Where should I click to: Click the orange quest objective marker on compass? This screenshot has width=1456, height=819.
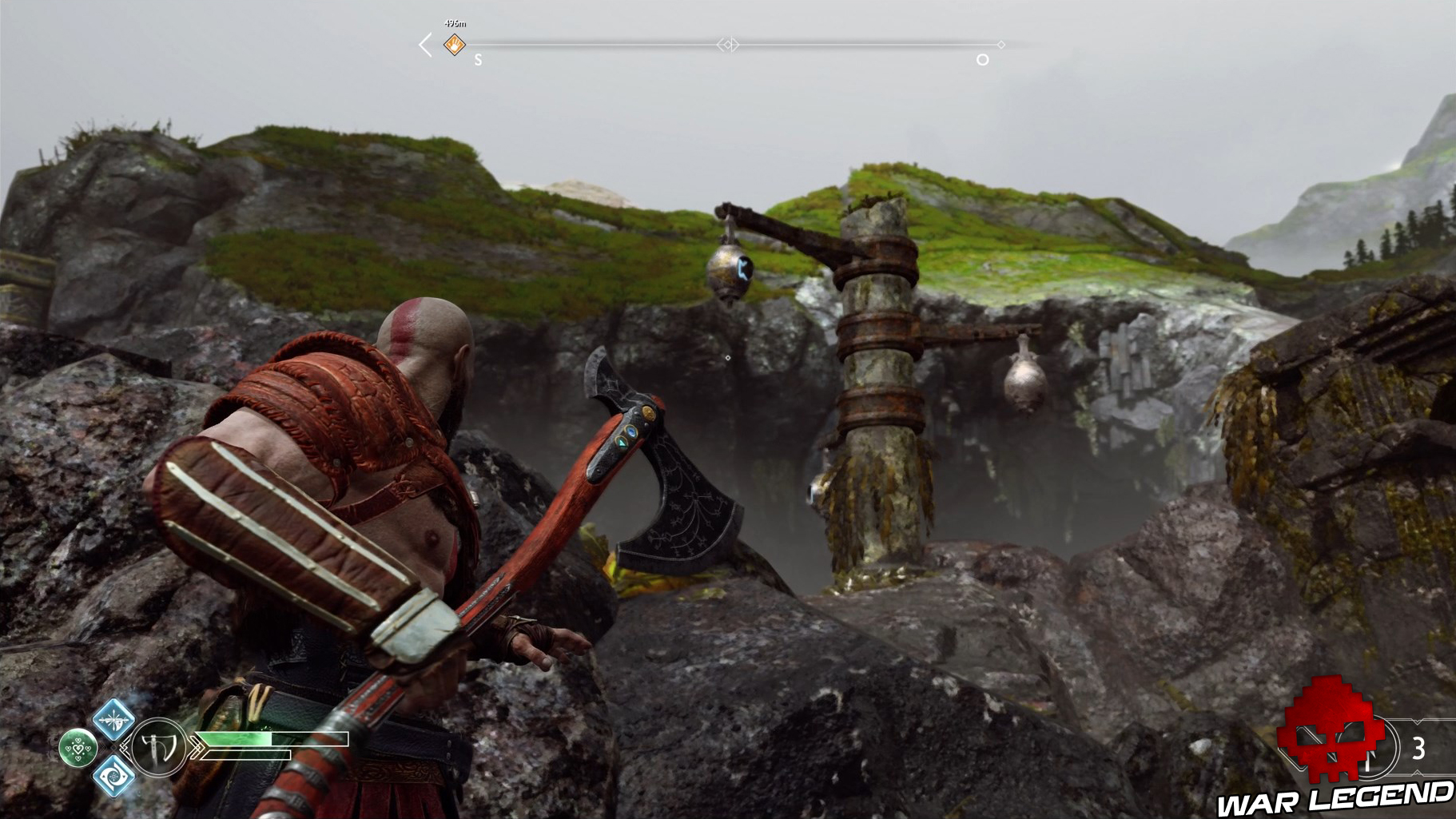click(x=454, y=45)
